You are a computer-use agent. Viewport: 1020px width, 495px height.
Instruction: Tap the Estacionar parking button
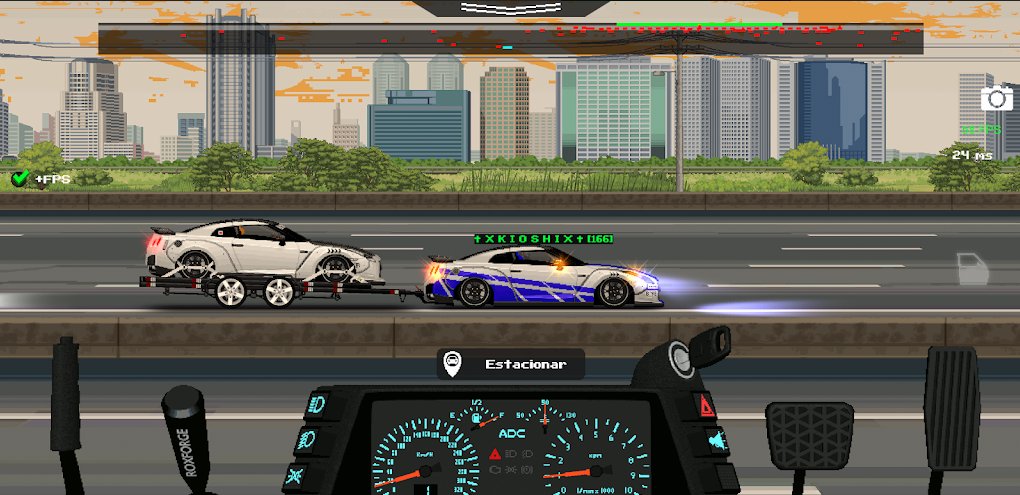pyautogui.click(x=510, y=364)
